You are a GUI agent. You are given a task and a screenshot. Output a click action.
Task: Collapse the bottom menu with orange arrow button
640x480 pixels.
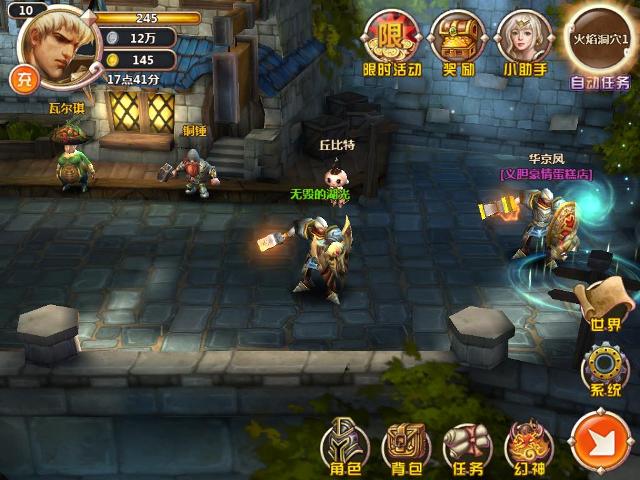[x=600, y=446]
